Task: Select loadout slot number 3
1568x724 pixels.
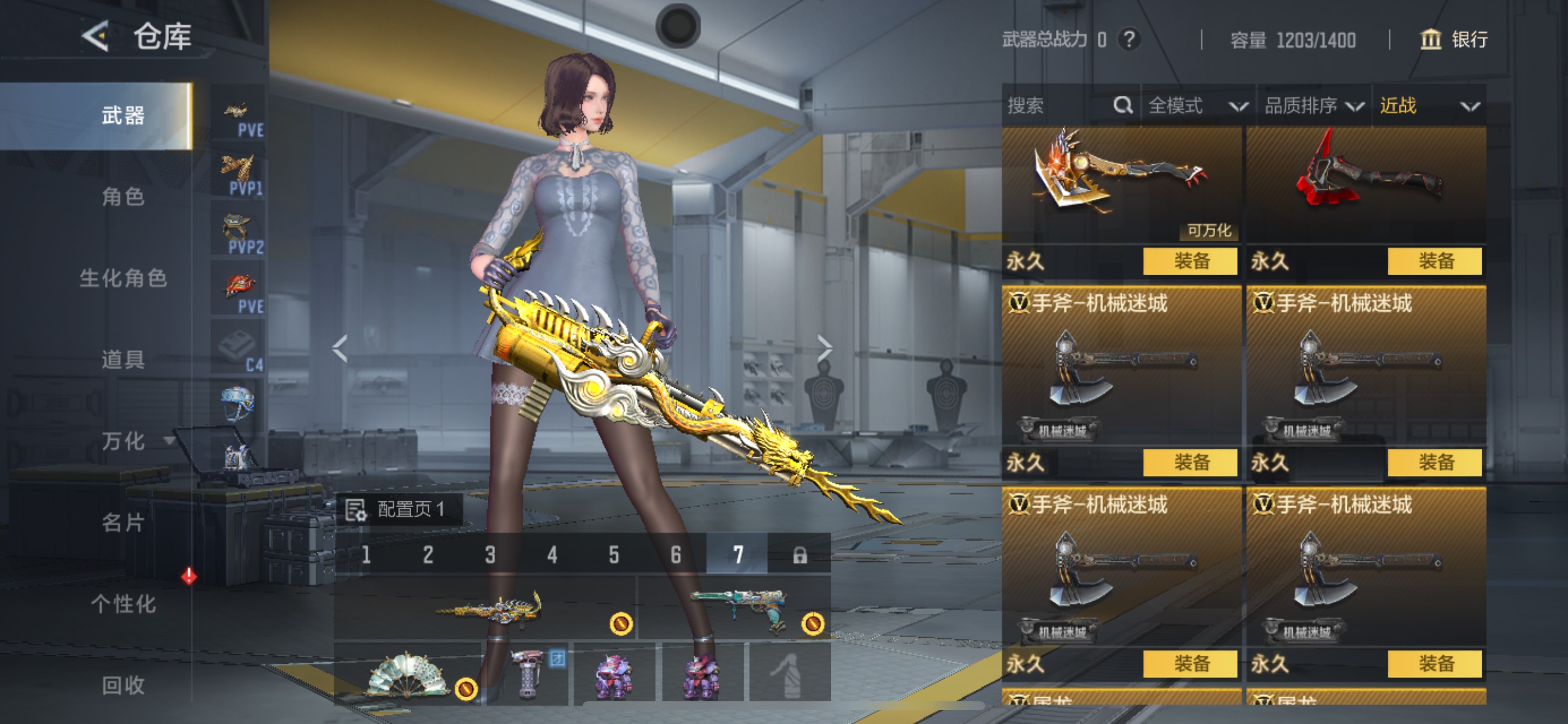Action: (490, 554)
